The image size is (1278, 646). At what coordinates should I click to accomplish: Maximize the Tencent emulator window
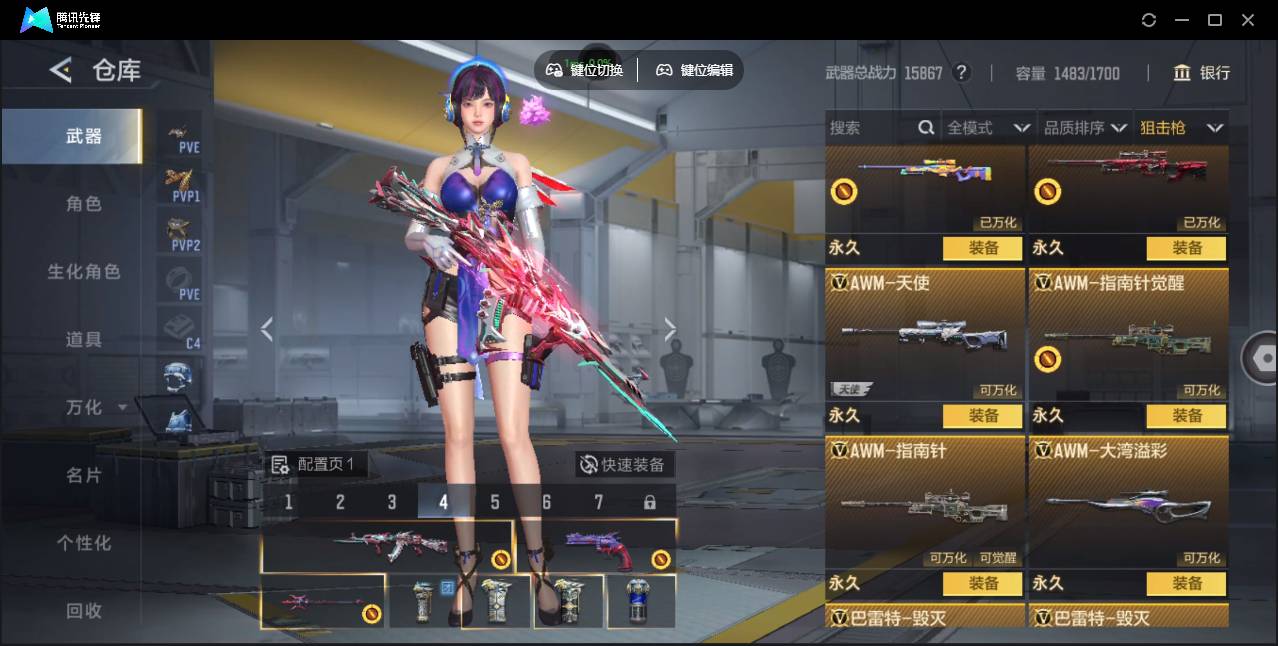click(1215, 20)
